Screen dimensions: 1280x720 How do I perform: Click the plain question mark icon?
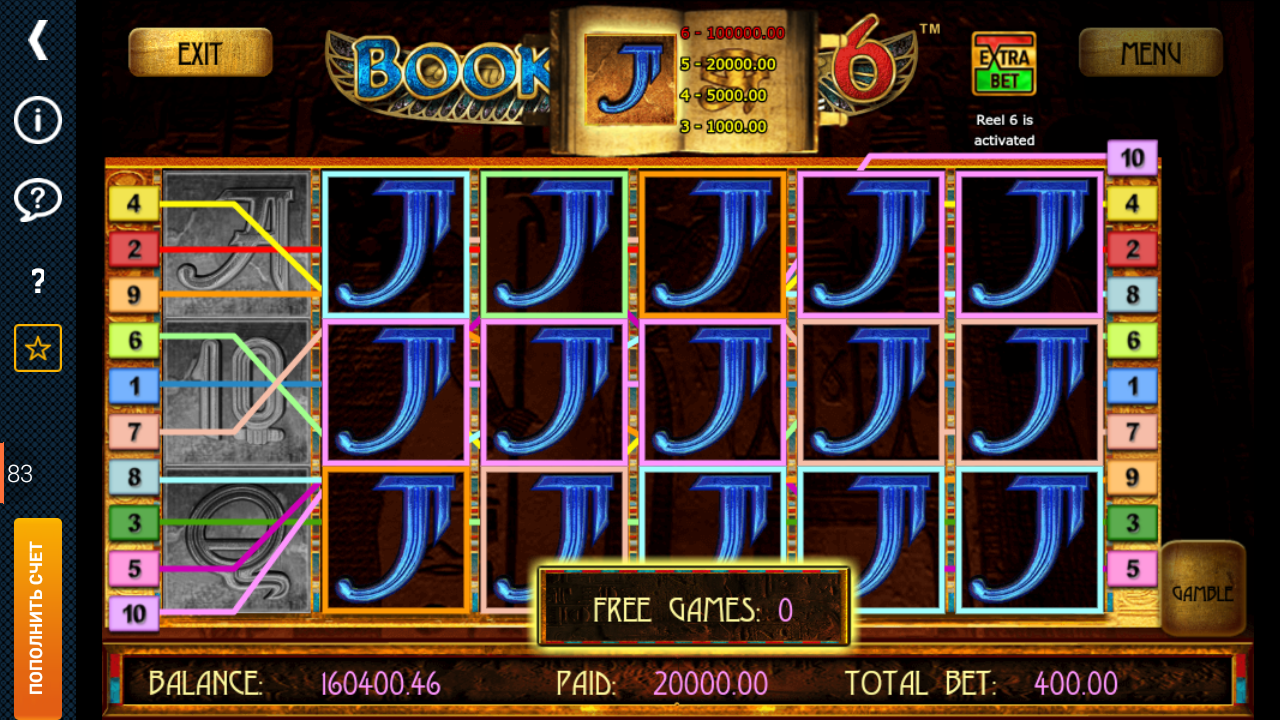pyautogui.click(x=38, y=281)
